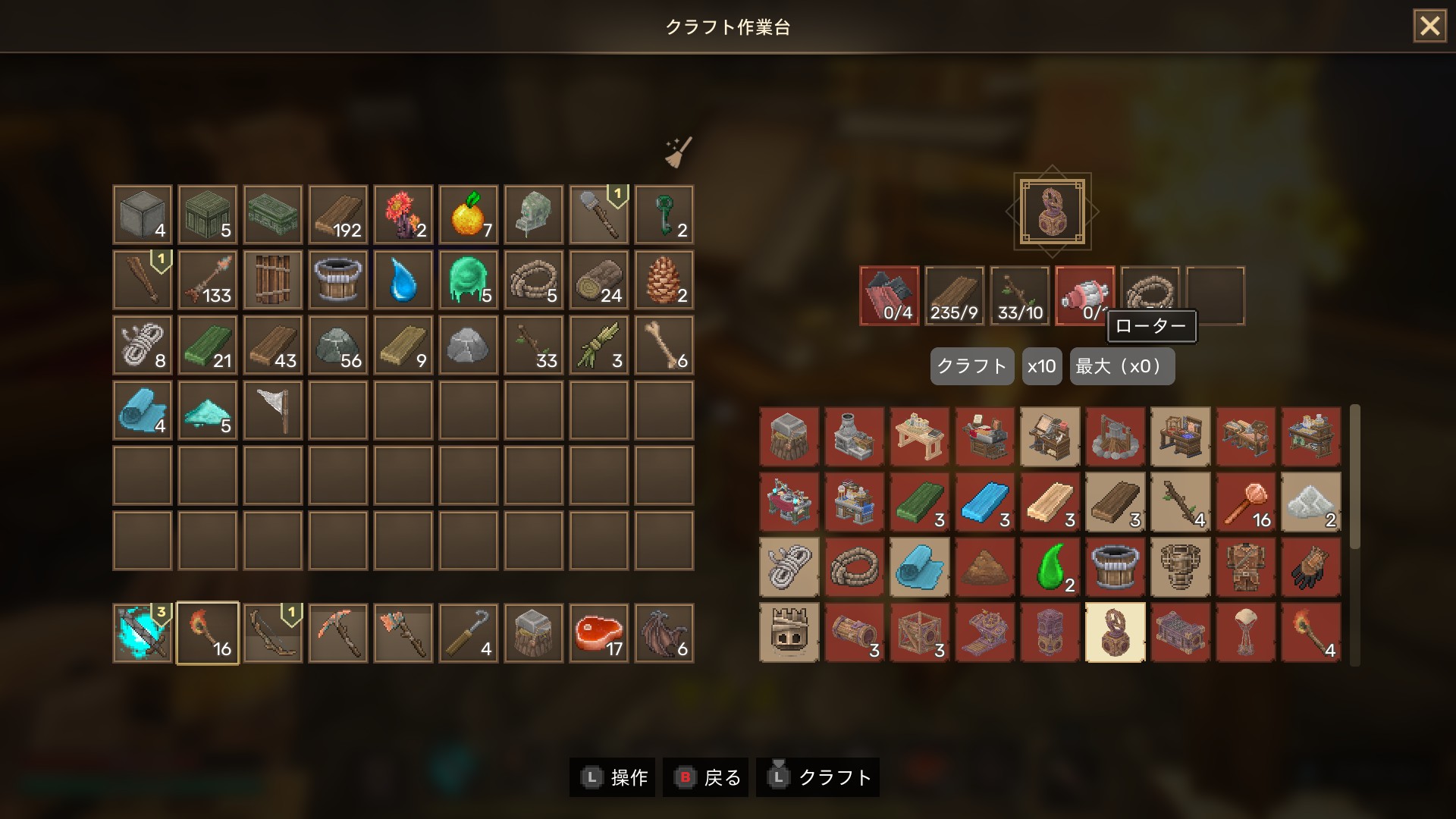Image resolution: width=1456 pixels, height=819 pixels.
Task: Pick the blue water droplet slot
Action: click(403, 280)
